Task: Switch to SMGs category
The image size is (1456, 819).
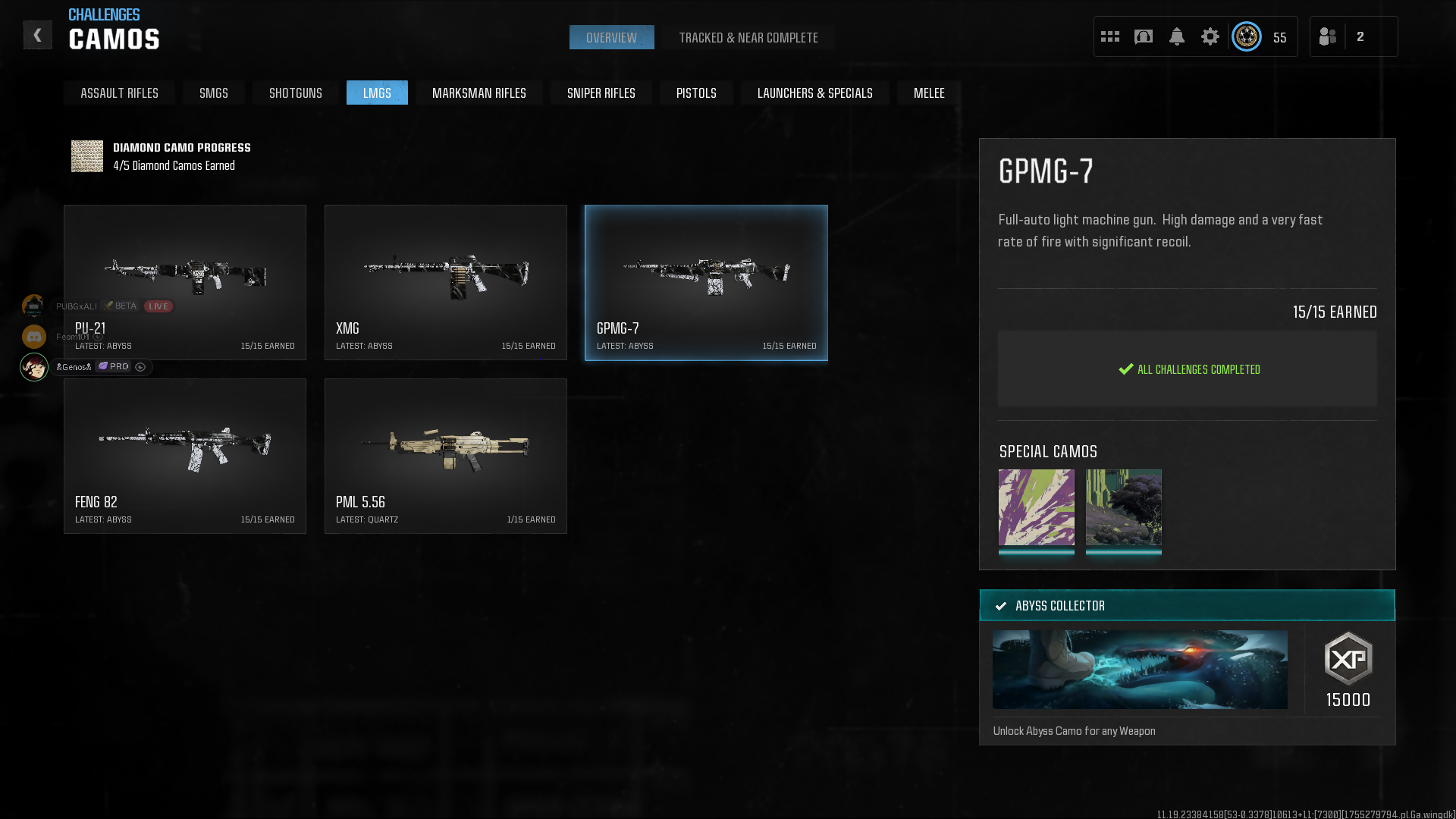Action: [213, 93]
